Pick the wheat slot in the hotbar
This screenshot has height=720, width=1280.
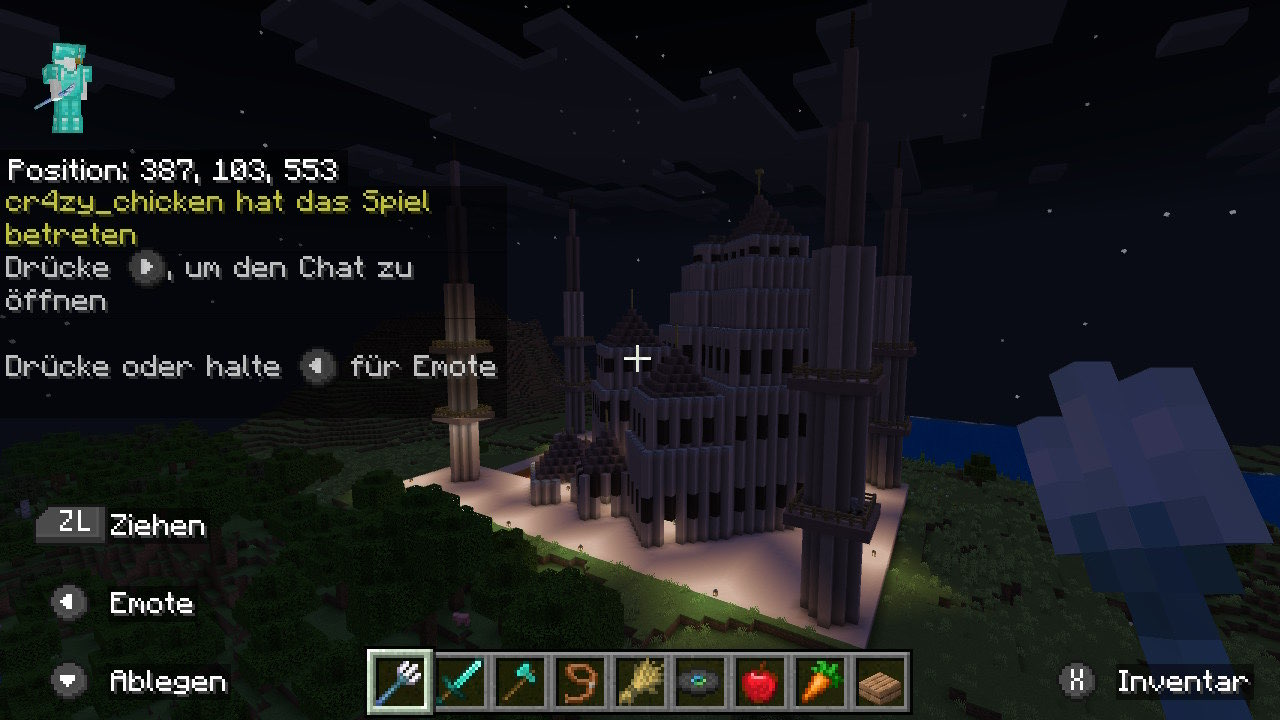click(x=641, y=682)
